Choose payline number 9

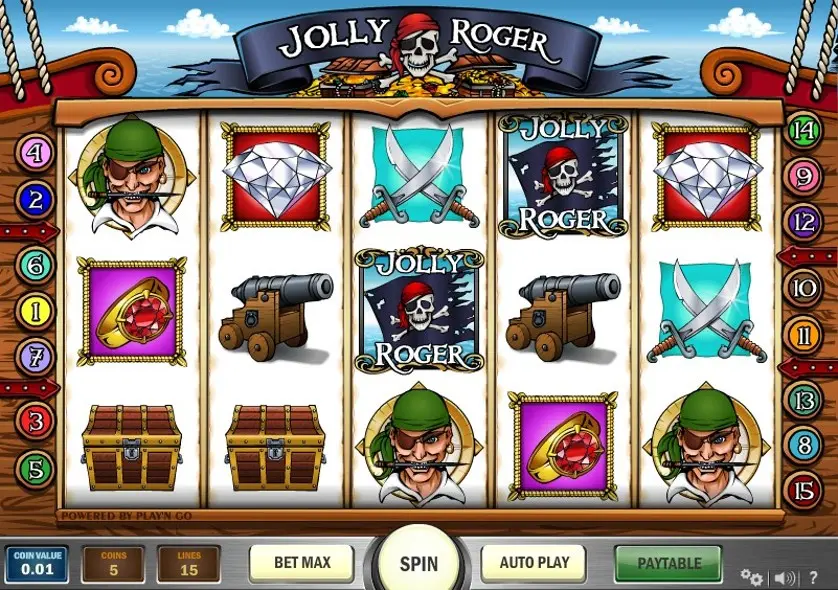point(803,177)
